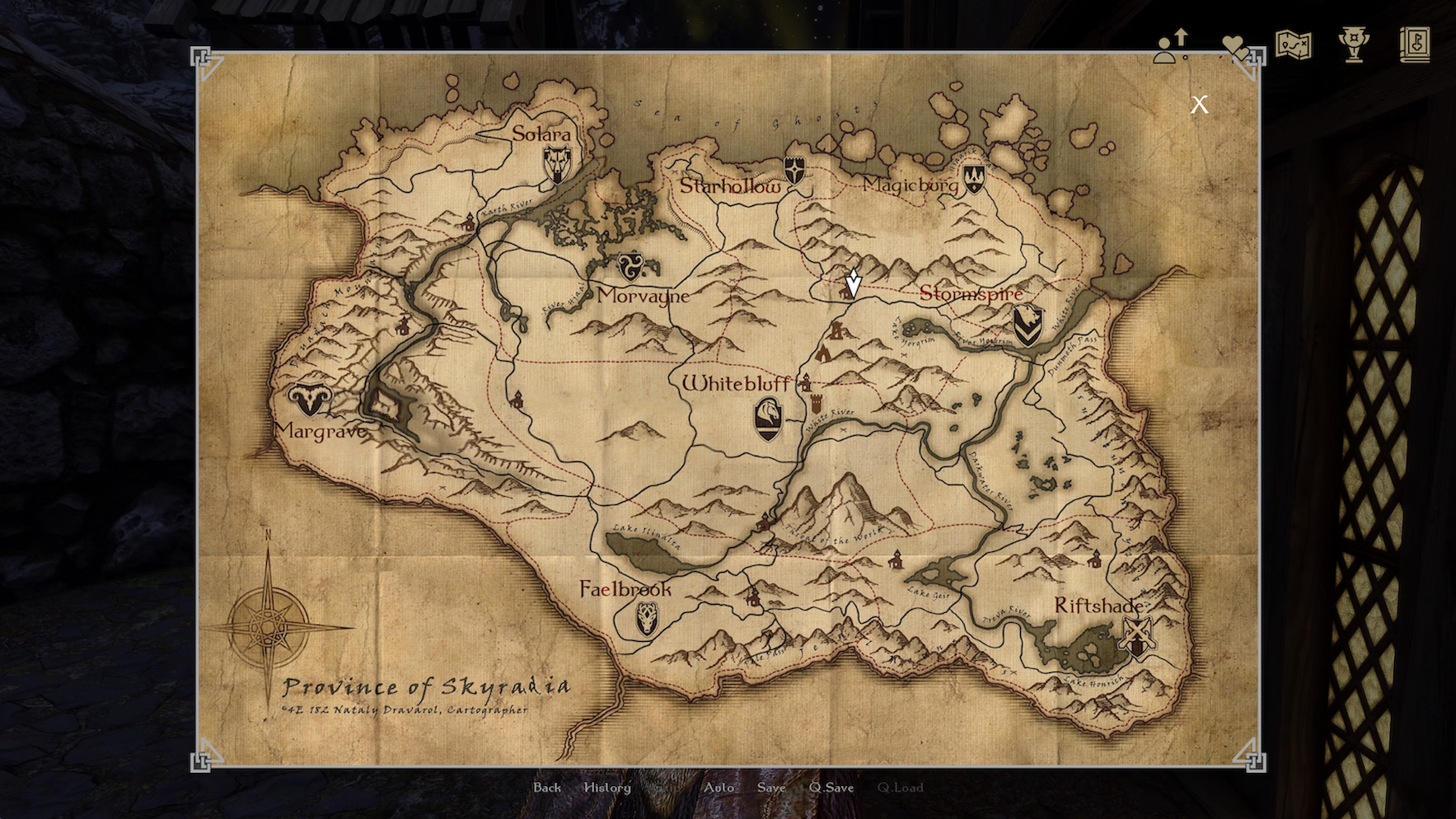Open the trophy achievements icon

1353,44
